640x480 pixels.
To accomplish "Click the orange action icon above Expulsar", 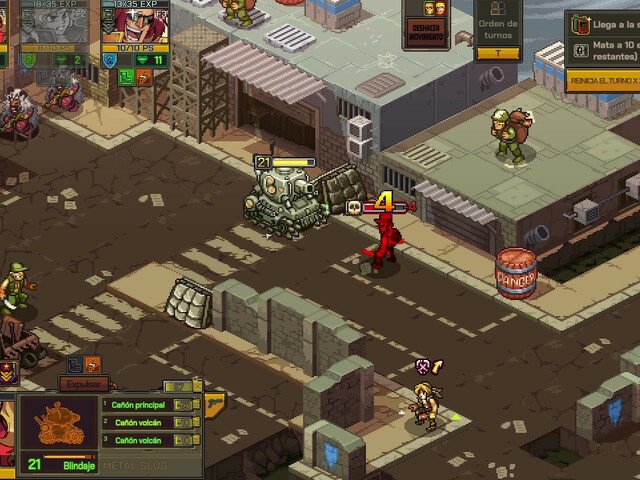I will (93, 365).
